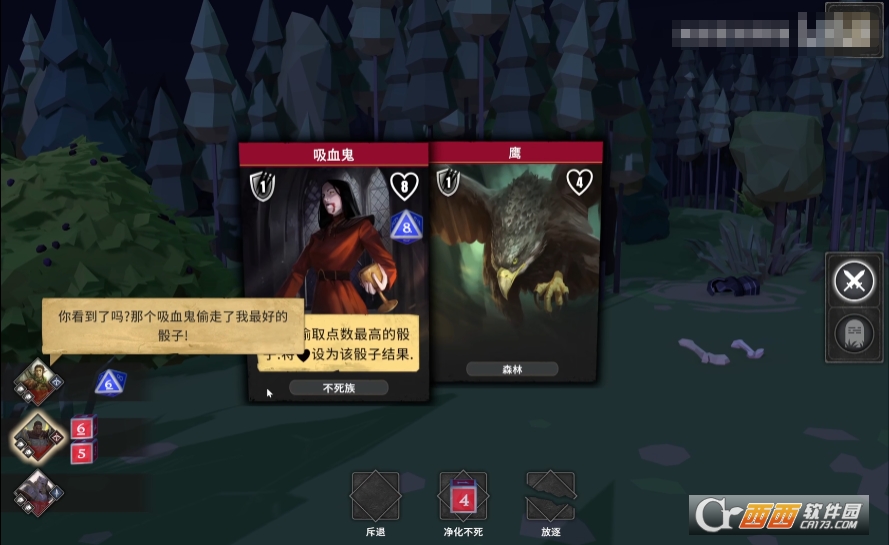The width and height of the screenshot is (889, 545).
Task: Click the crossed swords attack button
Action: (854, 282)
